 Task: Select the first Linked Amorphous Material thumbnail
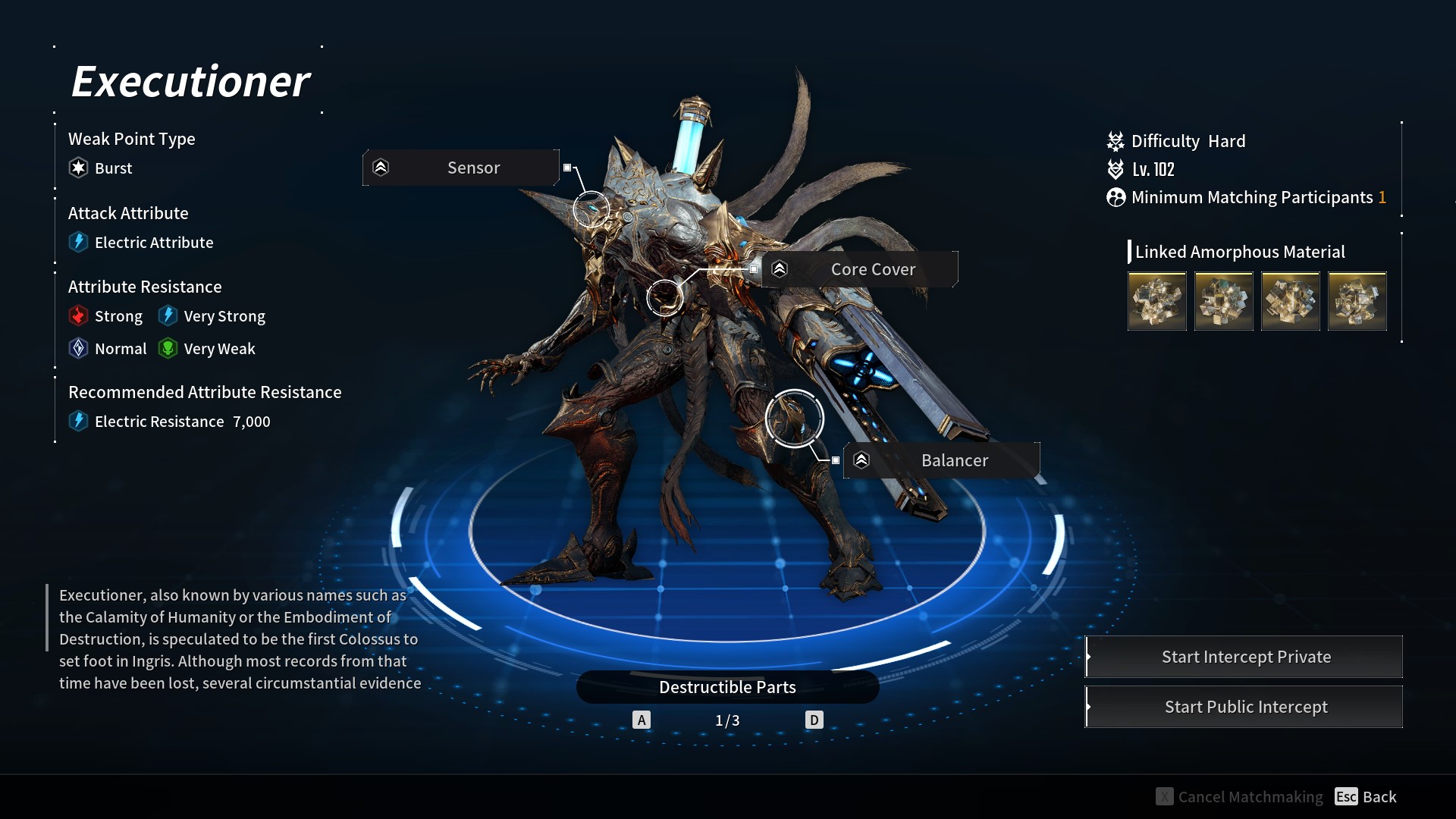(x=1156, y=300)
